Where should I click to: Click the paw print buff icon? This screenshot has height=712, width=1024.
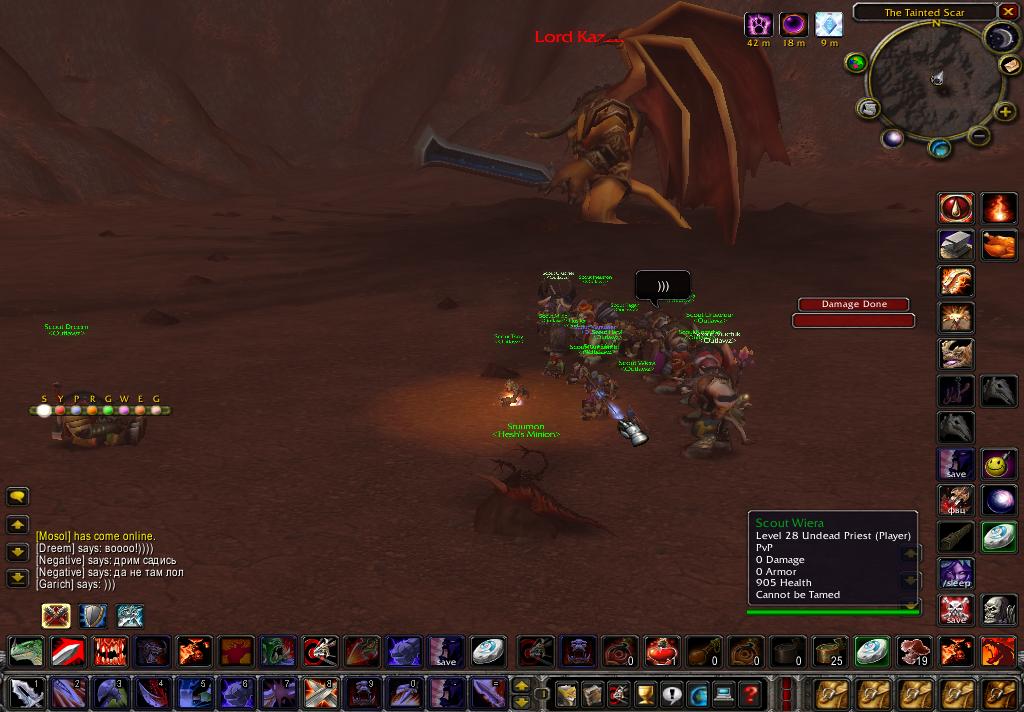tap(758, 25)
